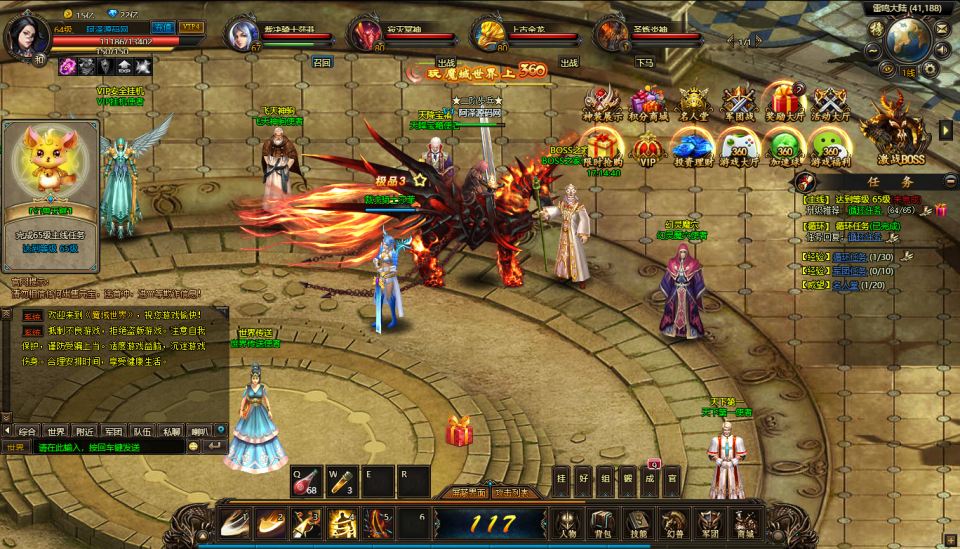Switch chat to the 附近 tab

click(85, 431)
